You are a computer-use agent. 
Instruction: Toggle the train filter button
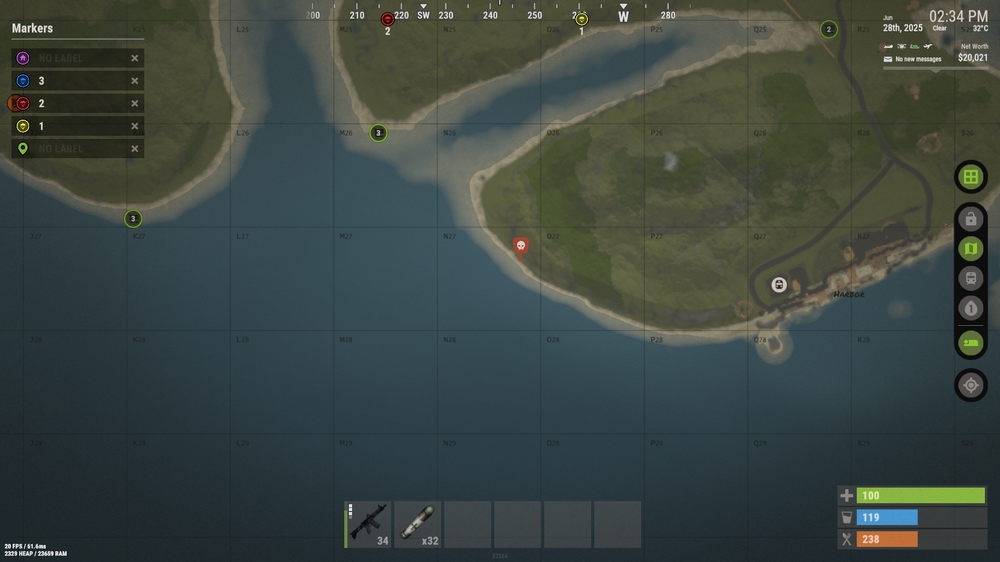[x=970, y=279]
